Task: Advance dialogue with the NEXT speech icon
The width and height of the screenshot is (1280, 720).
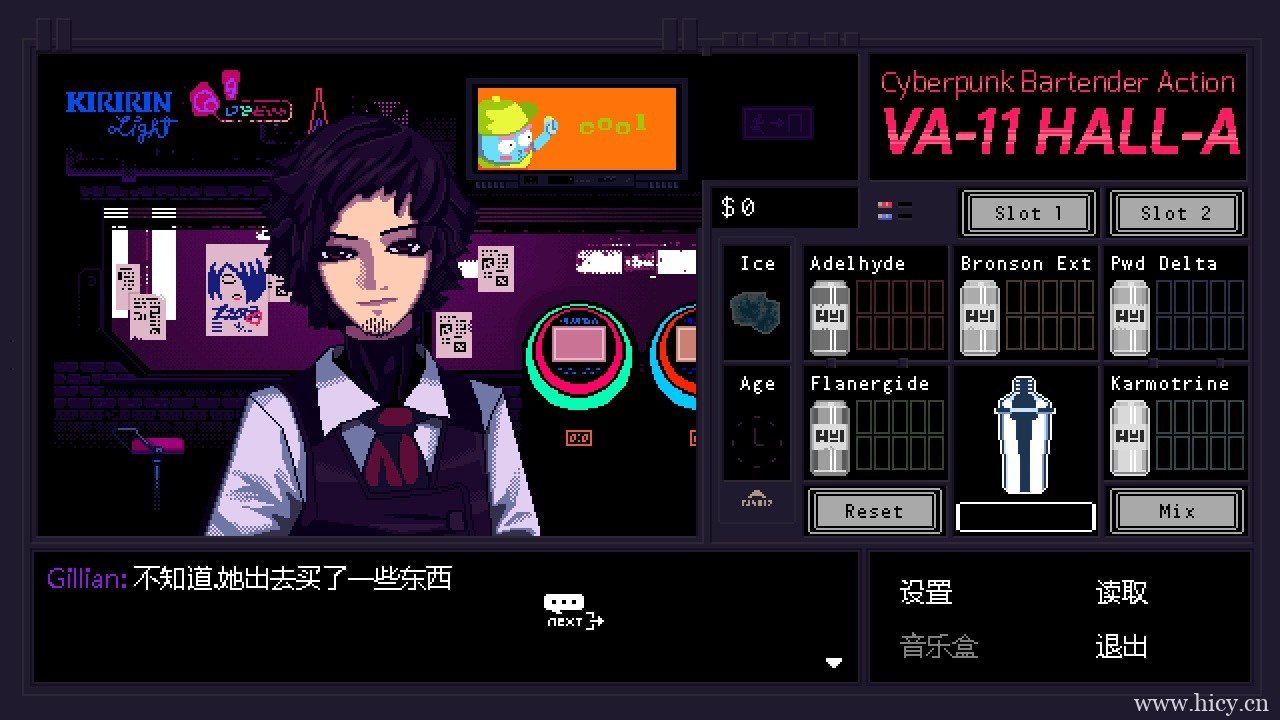Action: tap(572, 608)
